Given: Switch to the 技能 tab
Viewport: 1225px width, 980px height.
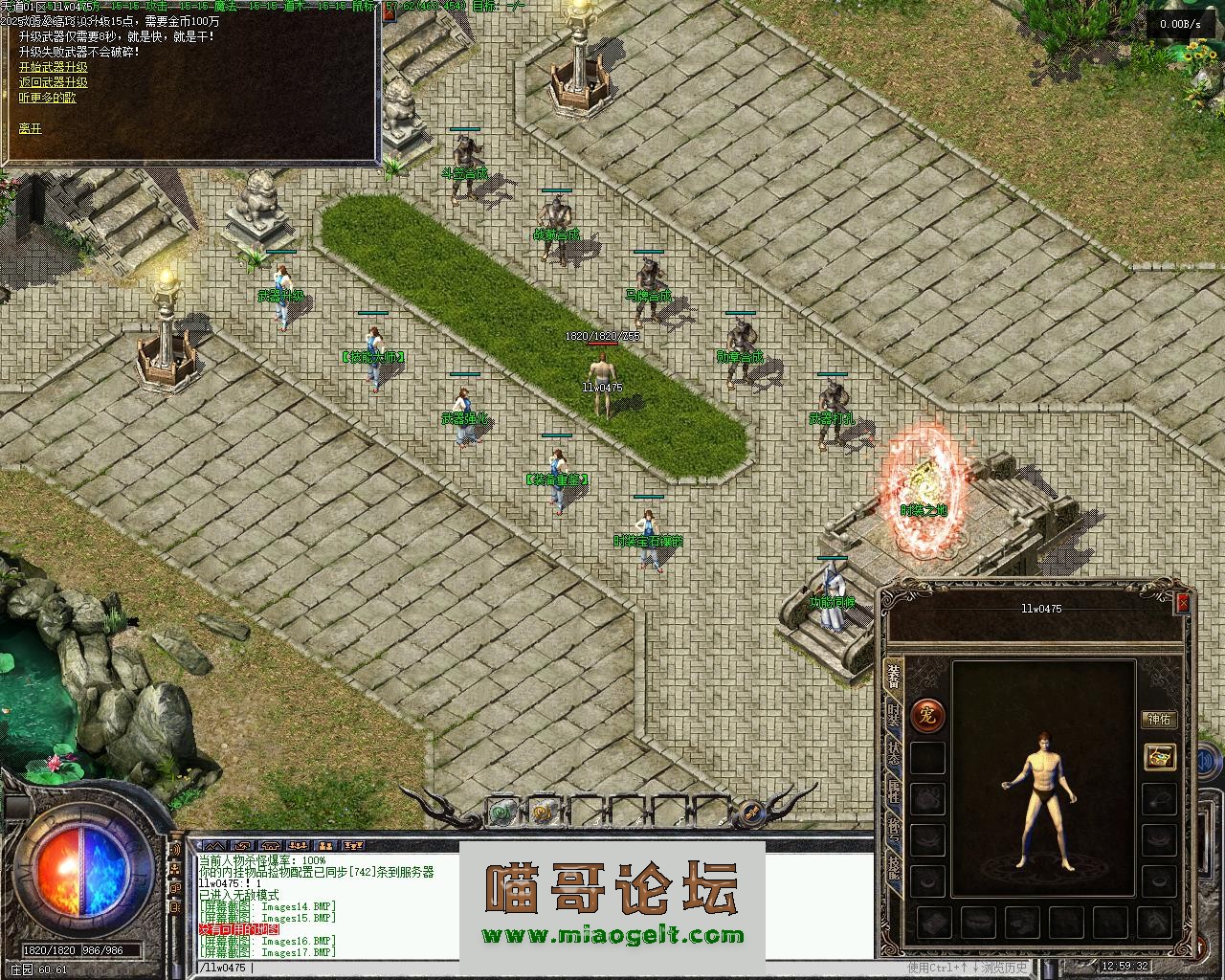Looking at the screenshot, I should pos(893,868).
